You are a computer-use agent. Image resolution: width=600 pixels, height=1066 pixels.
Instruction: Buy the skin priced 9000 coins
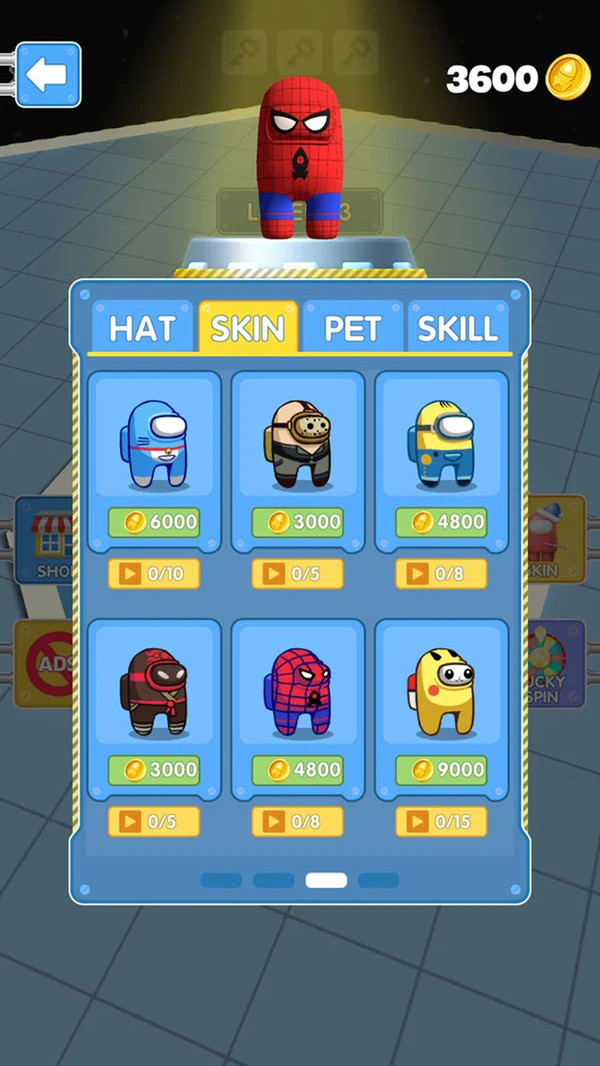click(441, 770)
